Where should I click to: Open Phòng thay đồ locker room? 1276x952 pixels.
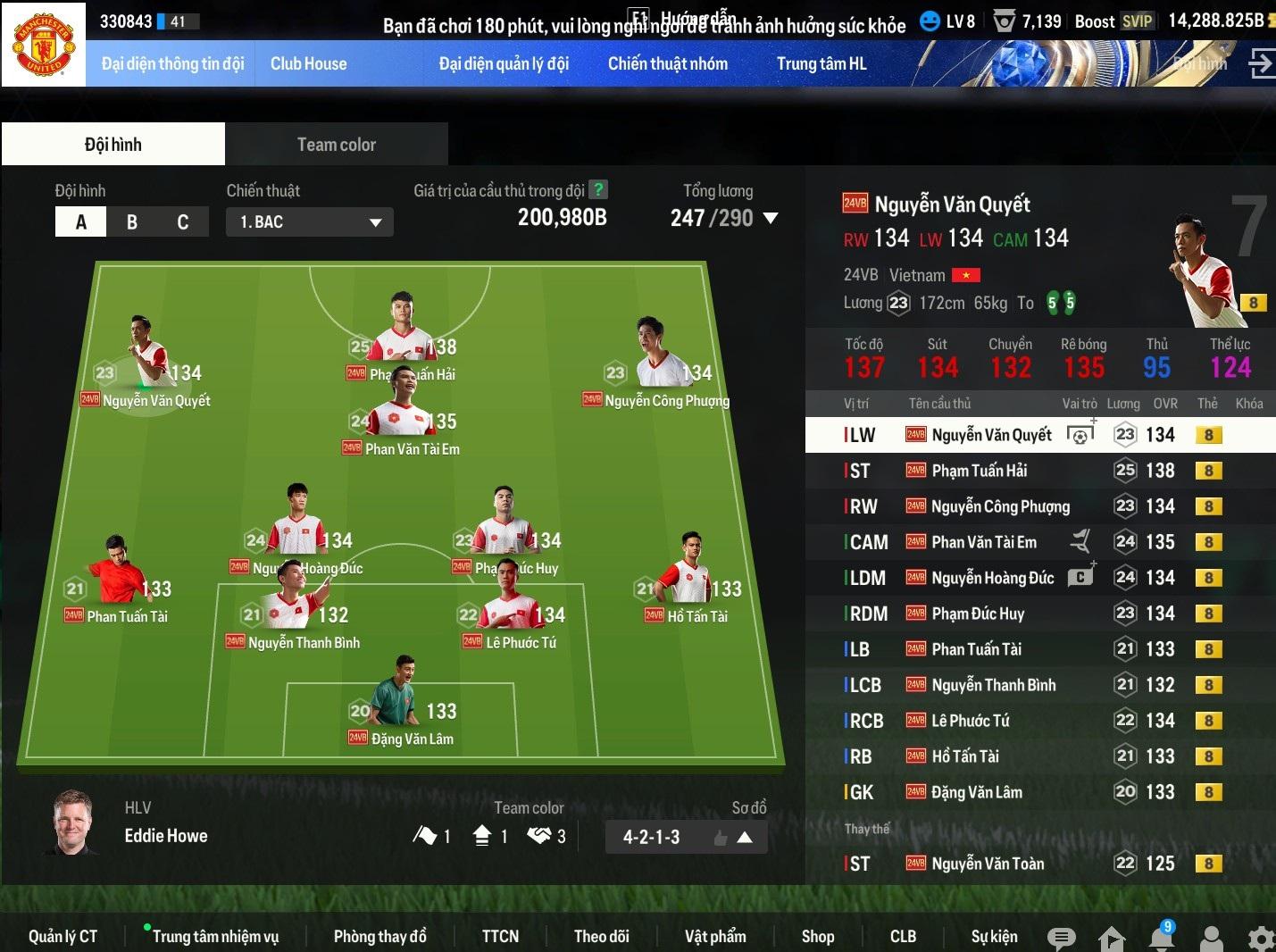[x=379, y=936]
